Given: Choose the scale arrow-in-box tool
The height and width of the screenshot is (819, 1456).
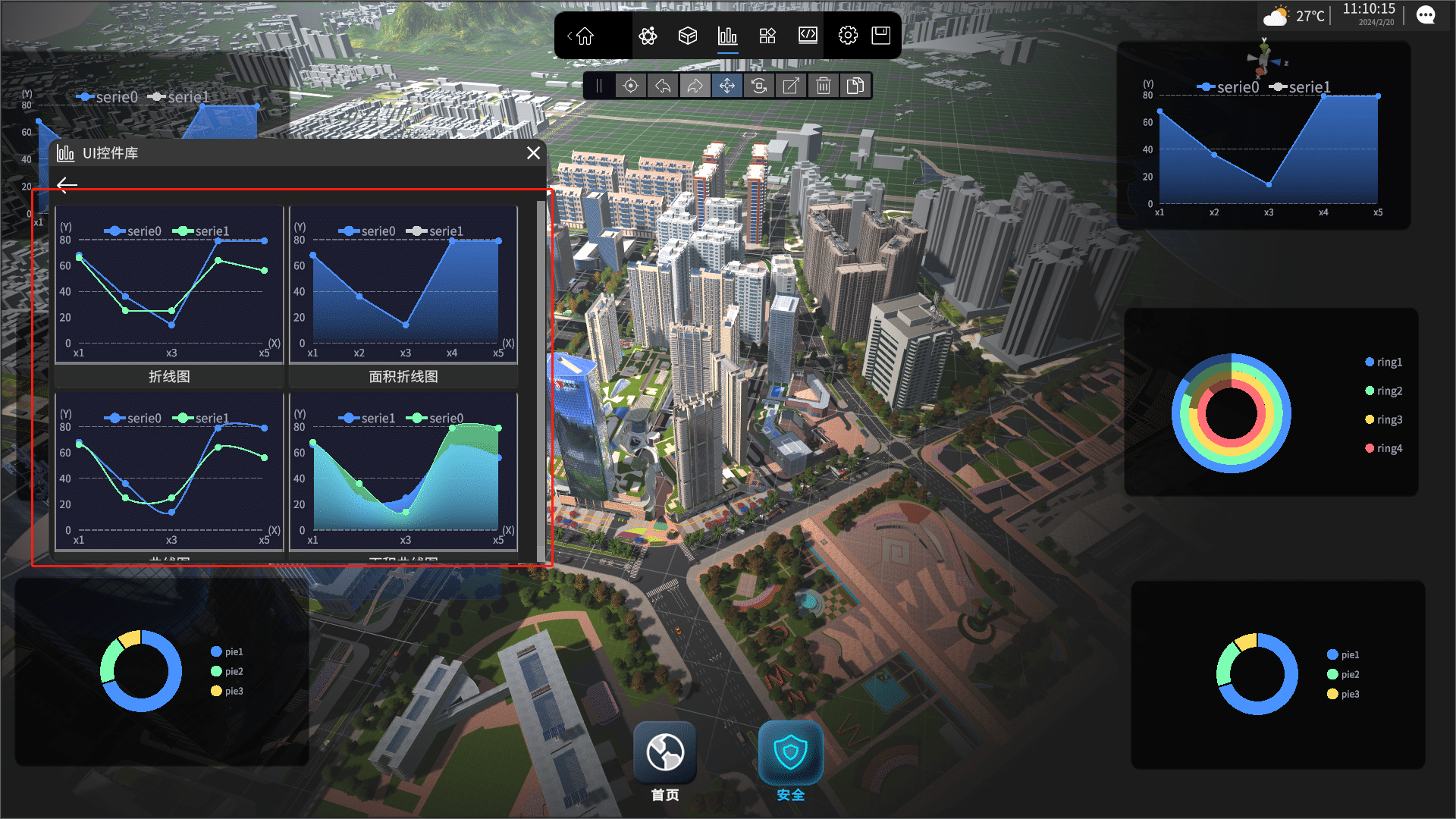Looking at the screenshot, I should click(791, 86).
